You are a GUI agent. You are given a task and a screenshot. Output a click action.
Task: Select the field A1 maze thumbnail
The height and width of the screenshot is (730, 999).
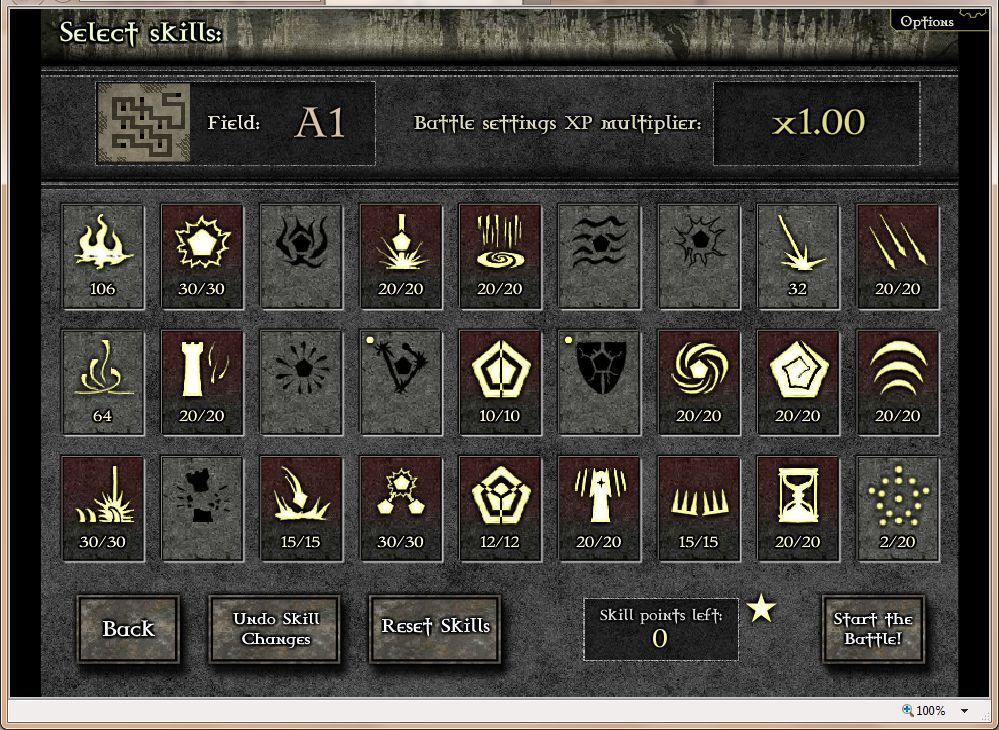pos(143,123)
